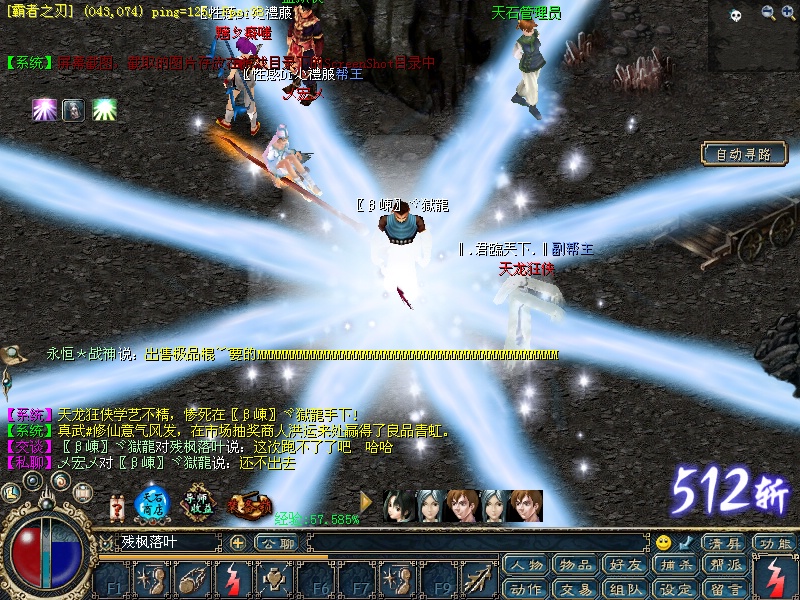Open the 物品 inventory panel
Screen dimensions: 800x600
point(574,565)
